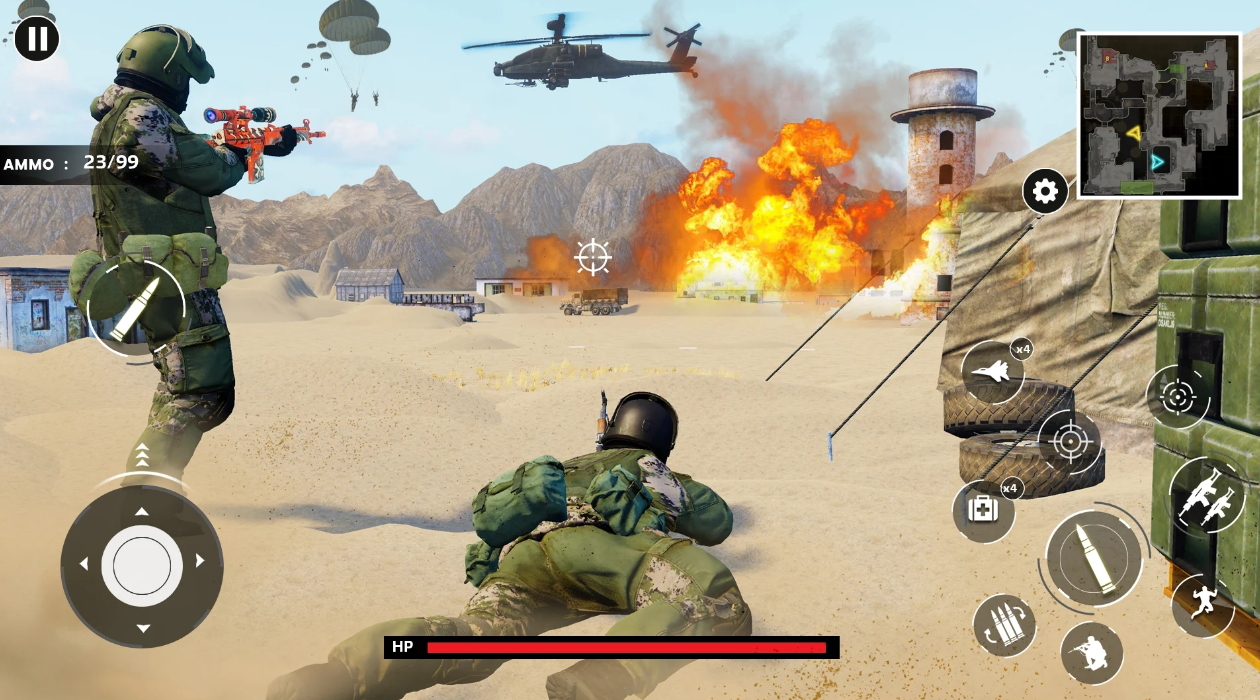Tap the broken-ring target icon
Viewport: 1260px width, 700px height.
[x=1177, y=397]
